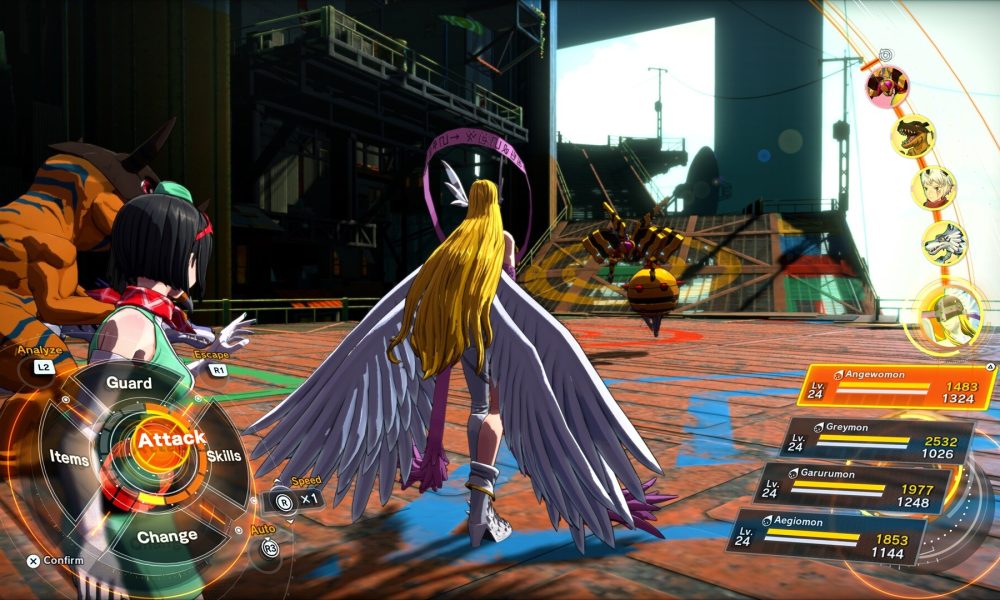The width and height of the screenshot is (1000, 600).
Task: Click the white-haired Aegiomon turn portrait
Action: [x=933, y=188]
